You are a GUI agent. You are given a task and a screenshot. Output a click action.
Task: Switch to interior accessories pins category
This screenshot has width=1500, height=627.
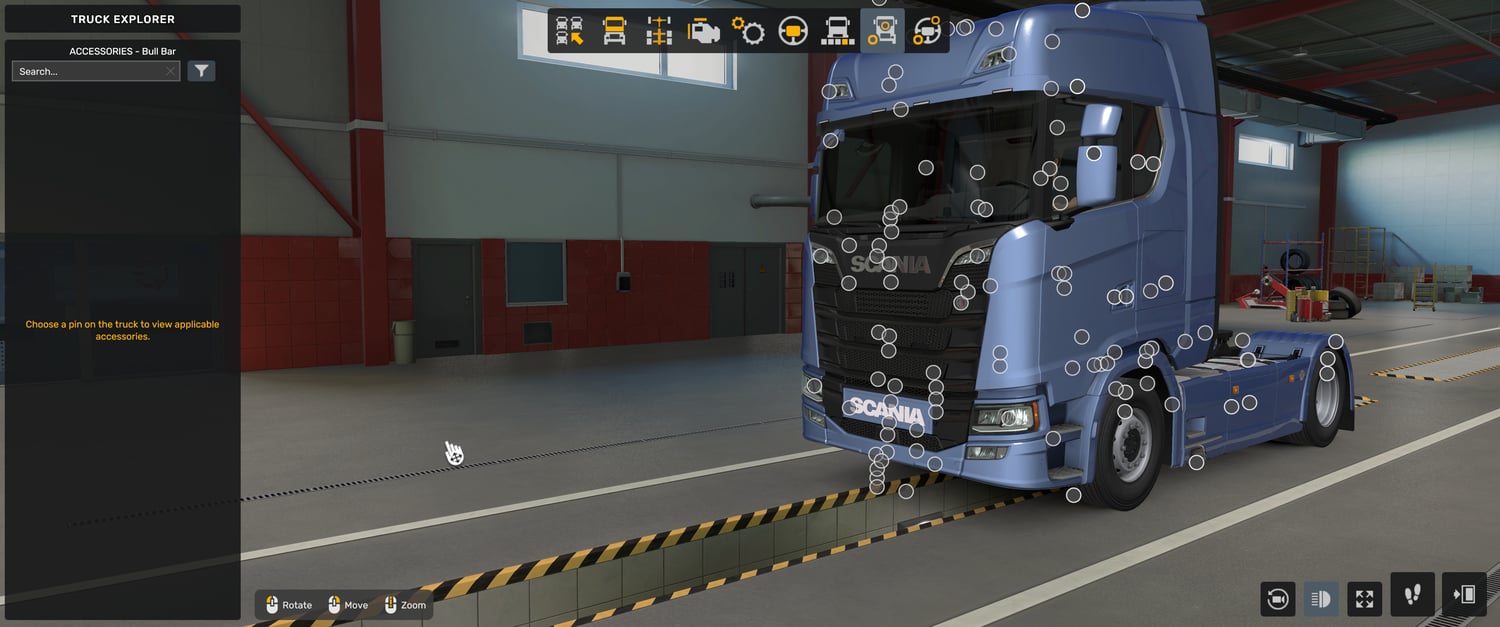coord(927,31)
